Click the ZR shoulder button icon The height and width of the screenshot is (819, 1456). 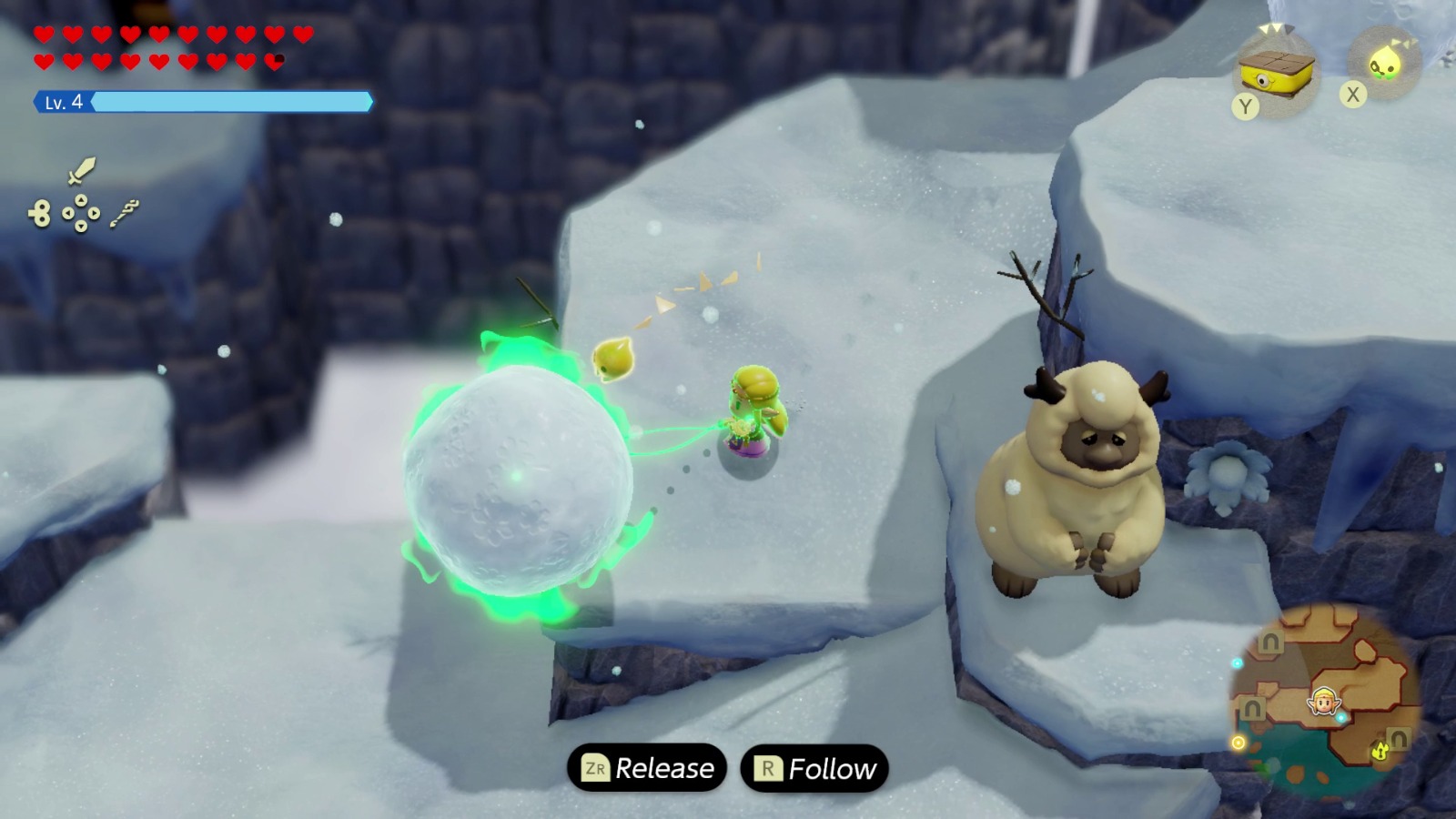596,767
